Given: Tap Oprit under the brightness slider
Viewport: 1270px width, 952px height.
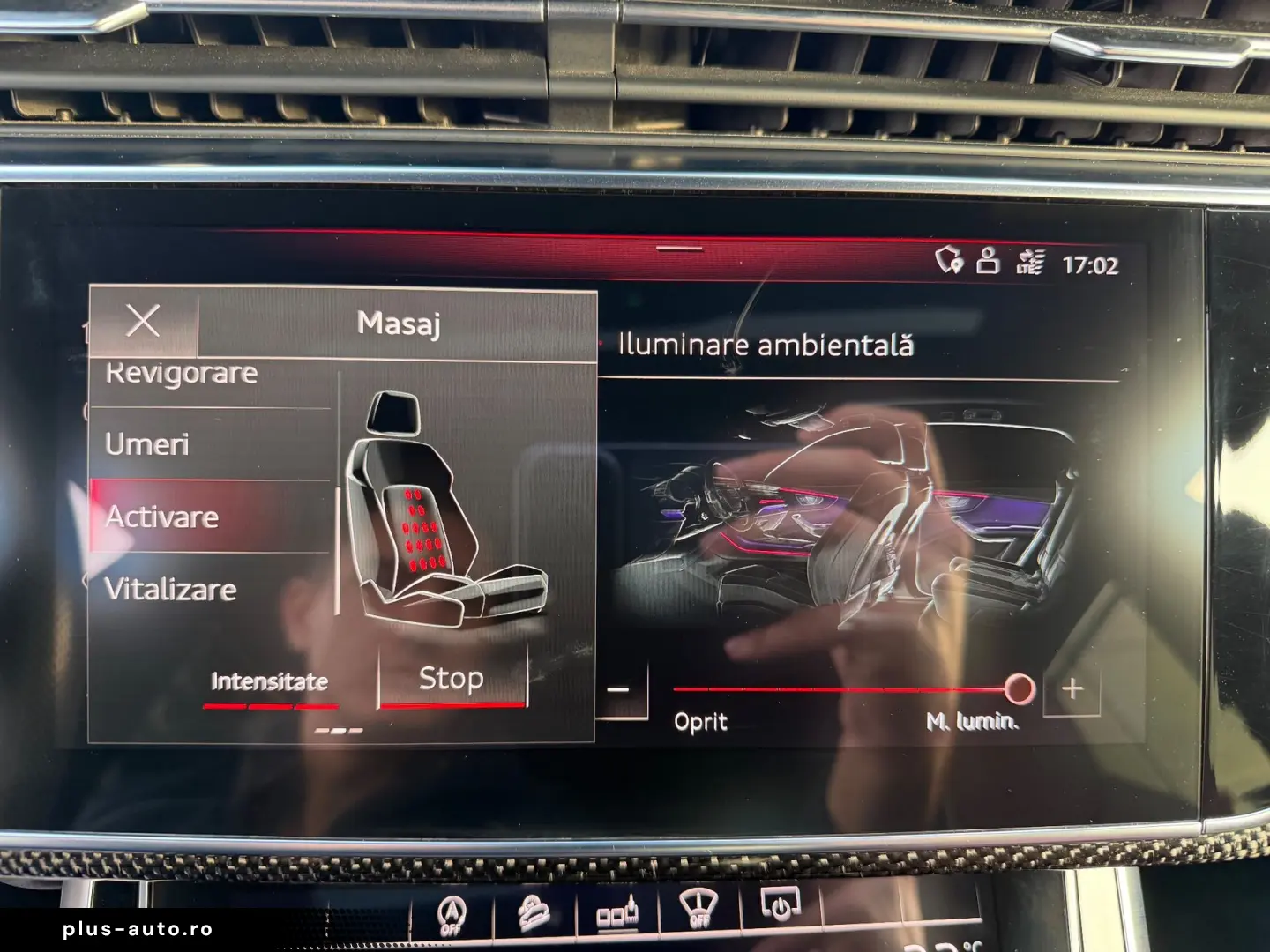Looking at the screenshot, I should (x=700, y=723).
